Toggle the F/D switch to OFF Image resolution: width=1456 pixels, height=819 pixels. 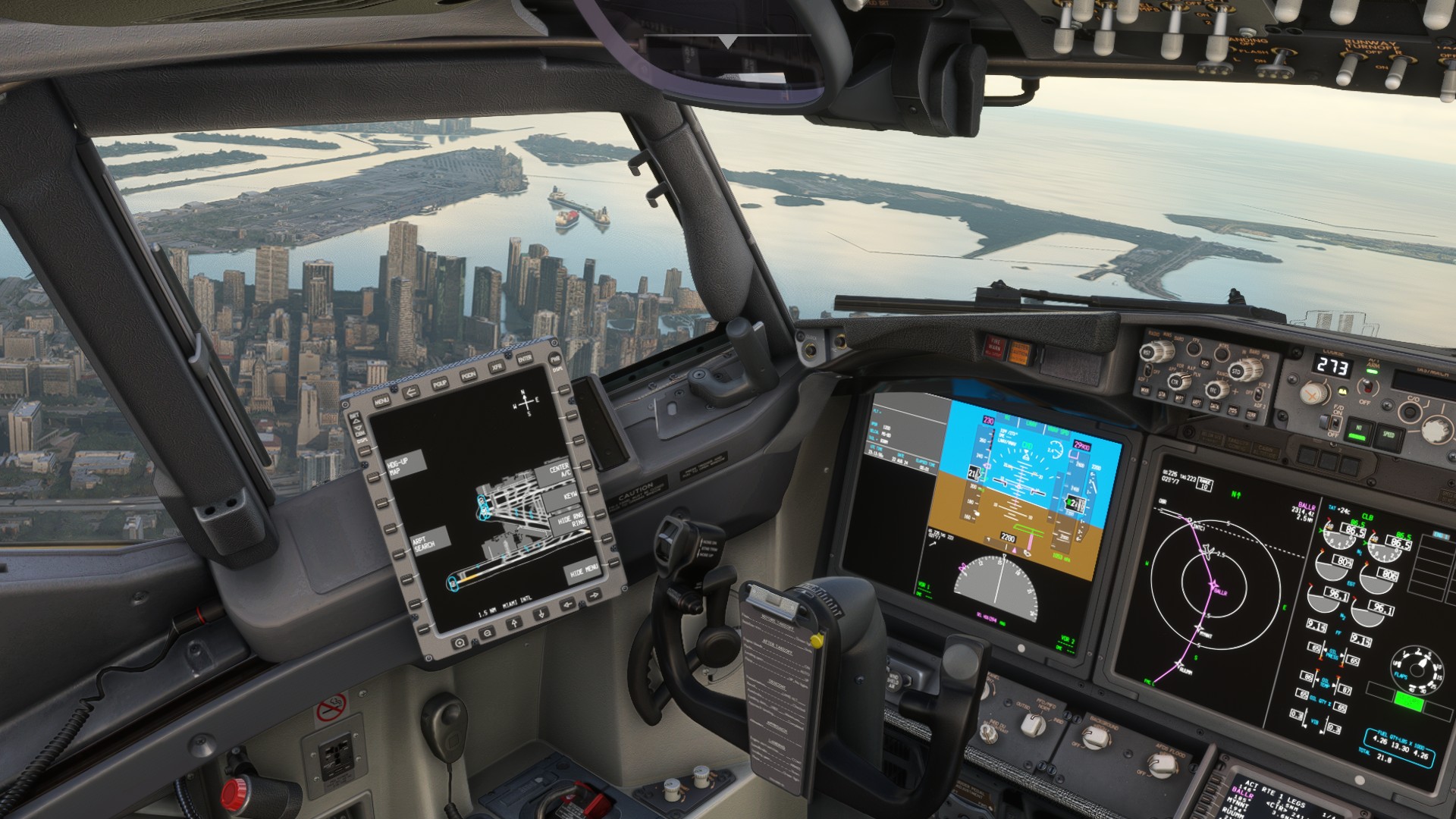tap(1335, 425)
